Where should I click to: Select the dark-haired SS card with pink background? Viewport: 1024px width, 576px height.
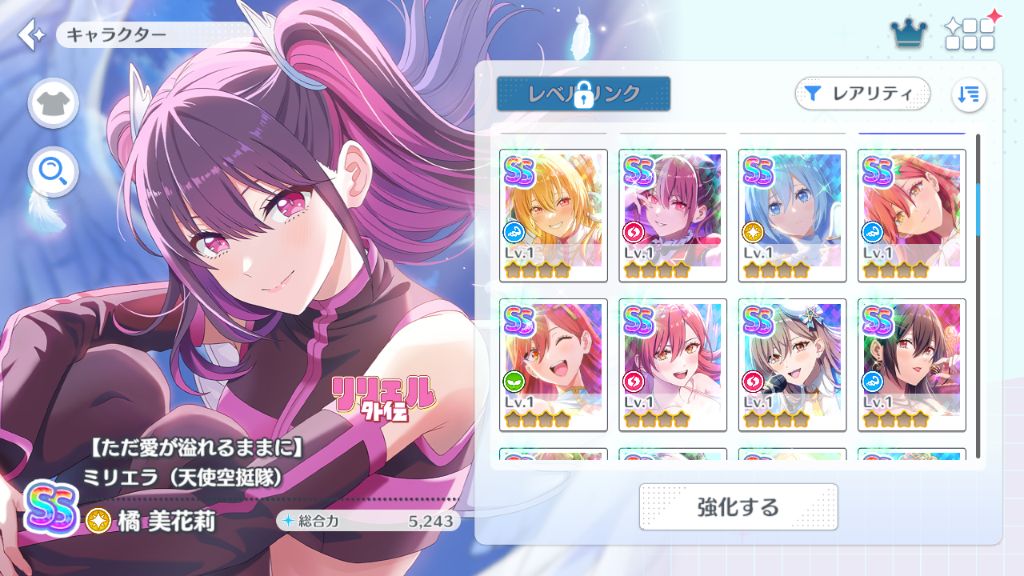click(x=911, y=364)
